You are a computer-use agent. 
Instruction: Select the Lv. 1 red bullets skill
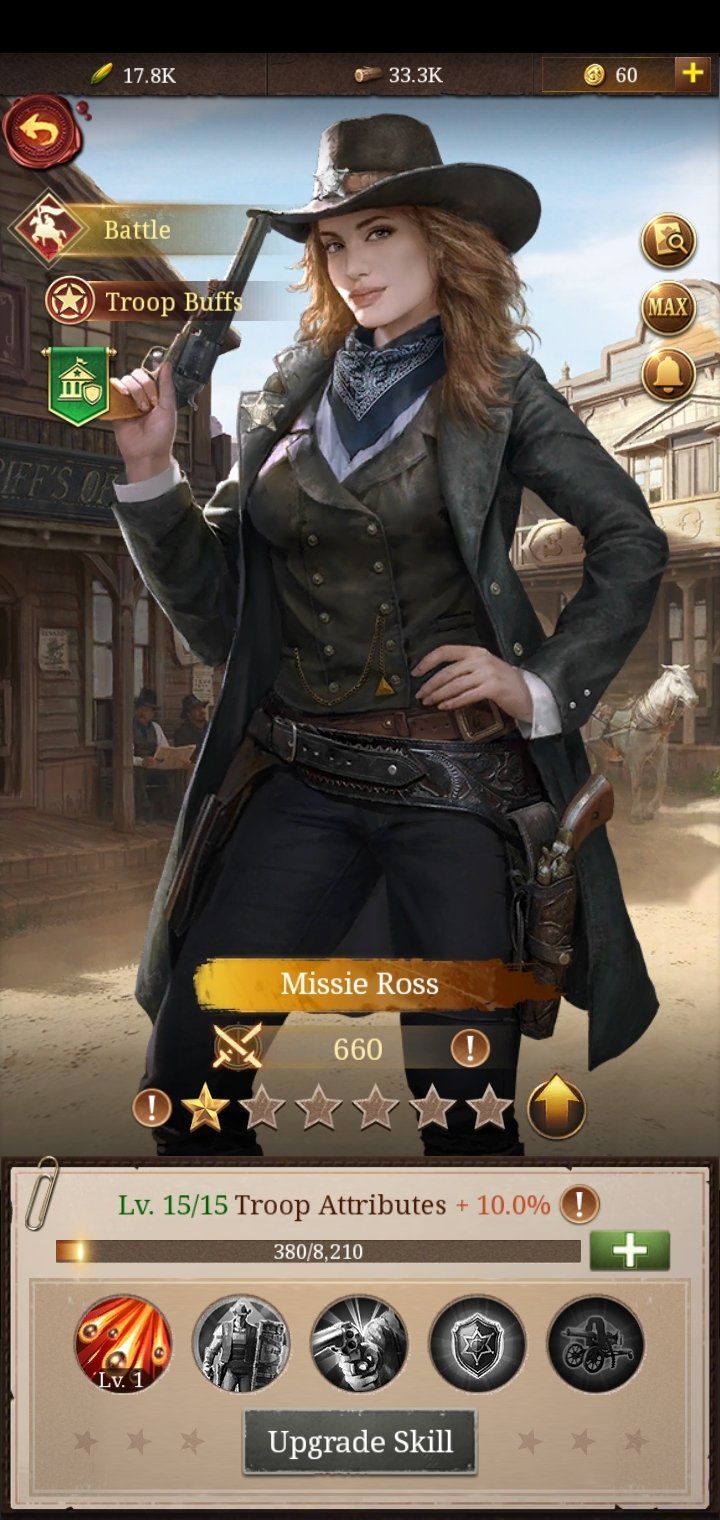[123, 1344]
